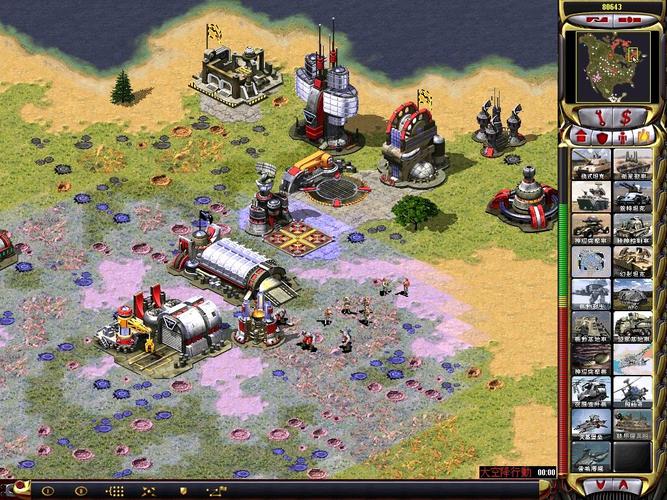Viewport: 667px width, 500px height.
Task: Click the dotted grid formation button
Action: point(115,492)
